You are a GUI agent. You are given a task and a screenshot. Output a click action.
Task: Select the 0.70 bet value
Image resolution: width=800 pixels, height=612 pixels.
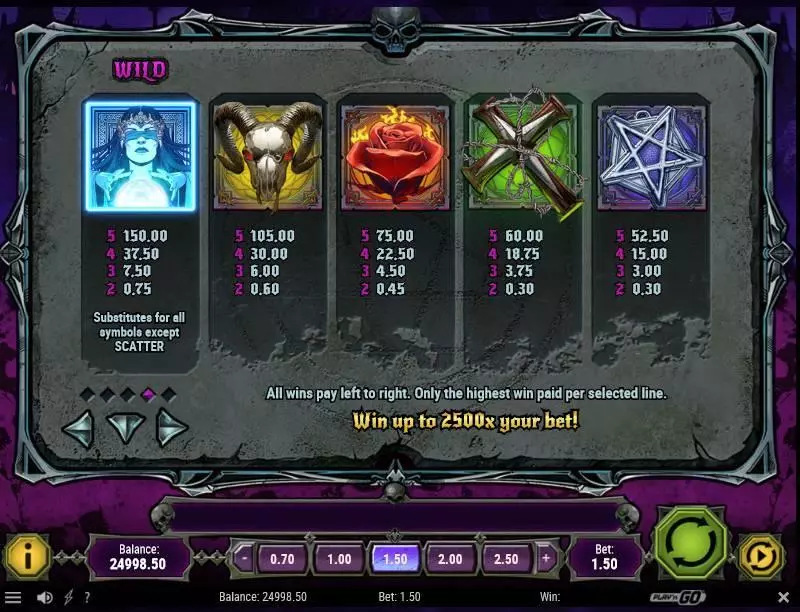pos(283,559)
